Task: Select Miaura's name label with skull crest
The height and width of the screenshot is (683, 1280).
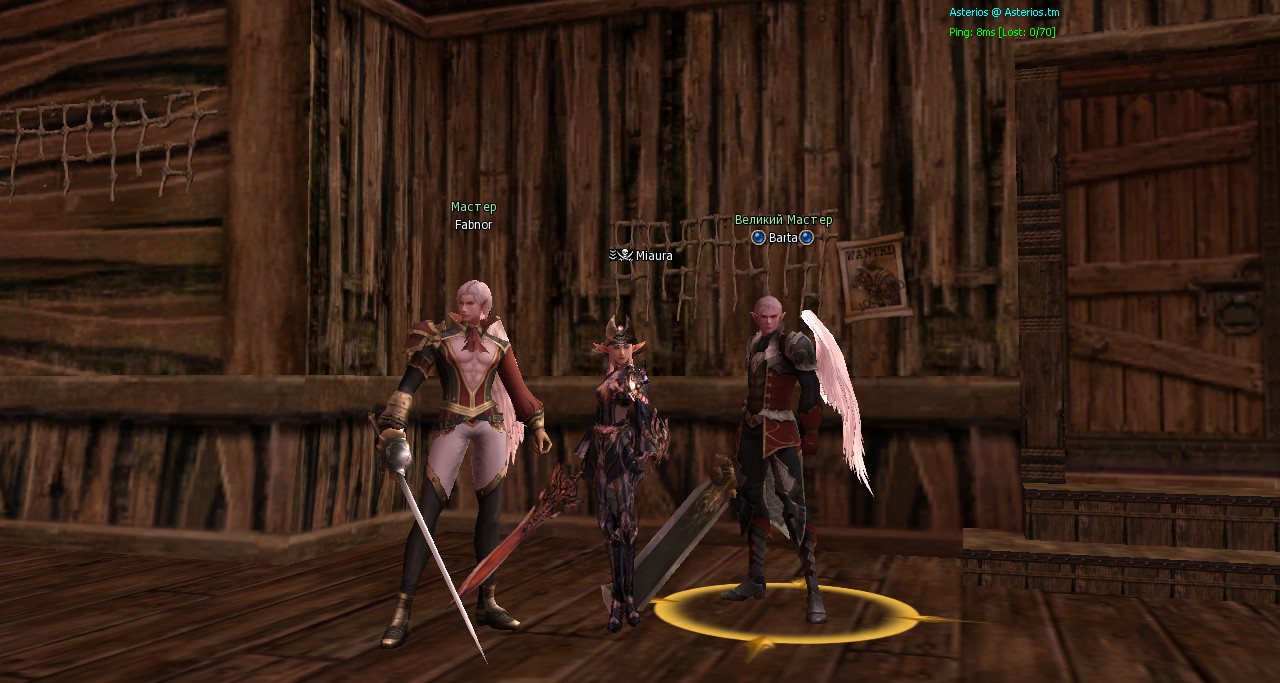Action: click(653, 256)
